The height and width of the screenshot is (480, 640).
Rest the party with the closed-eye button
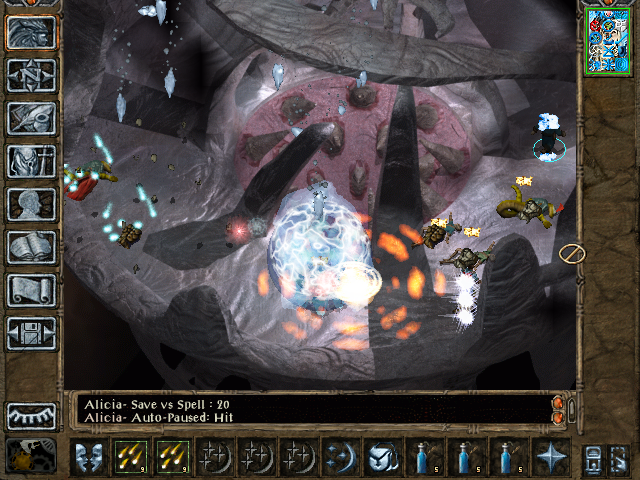coord(31,416)
